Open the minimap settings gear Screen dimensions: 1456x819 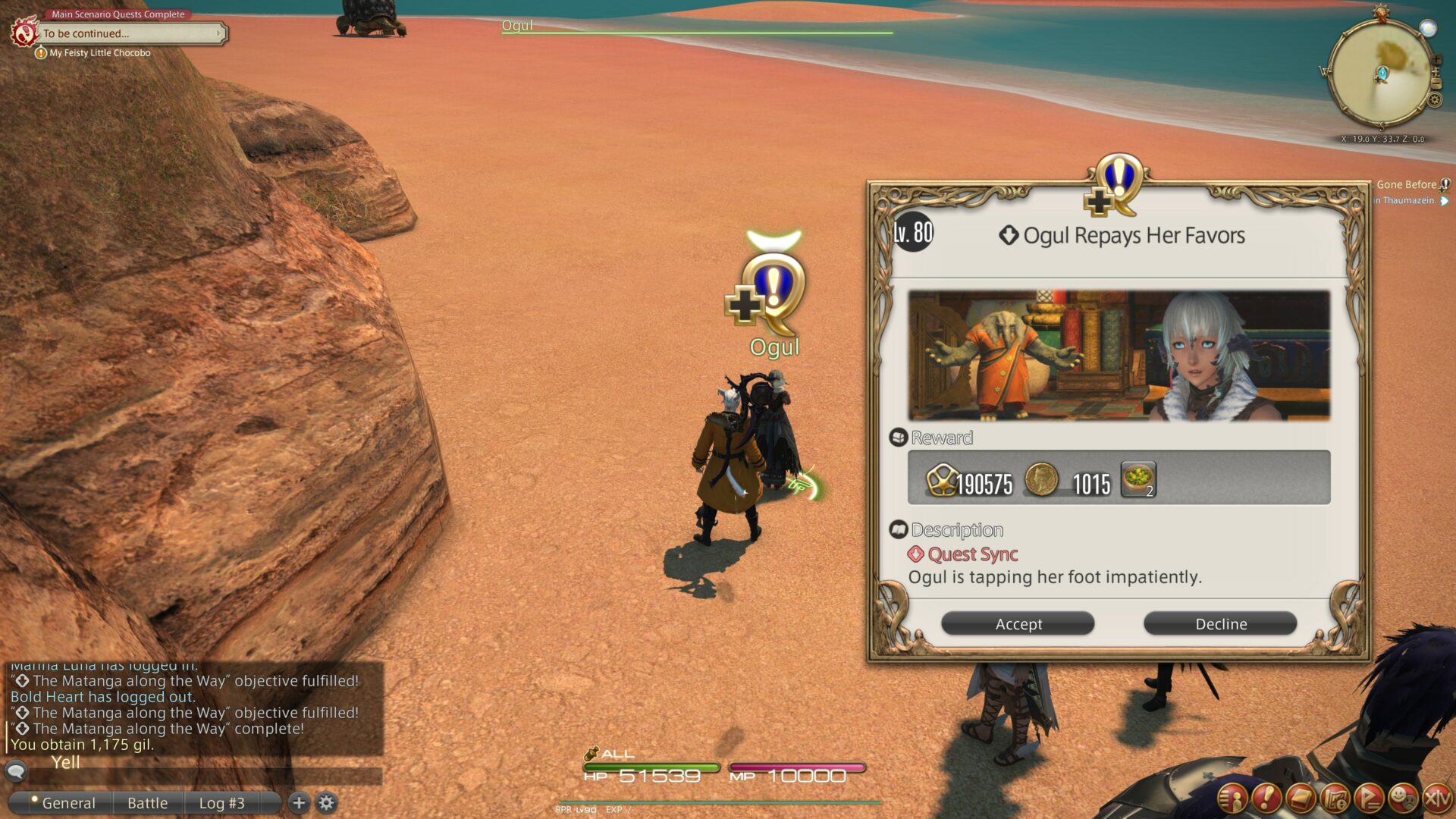coord(1435,99)
